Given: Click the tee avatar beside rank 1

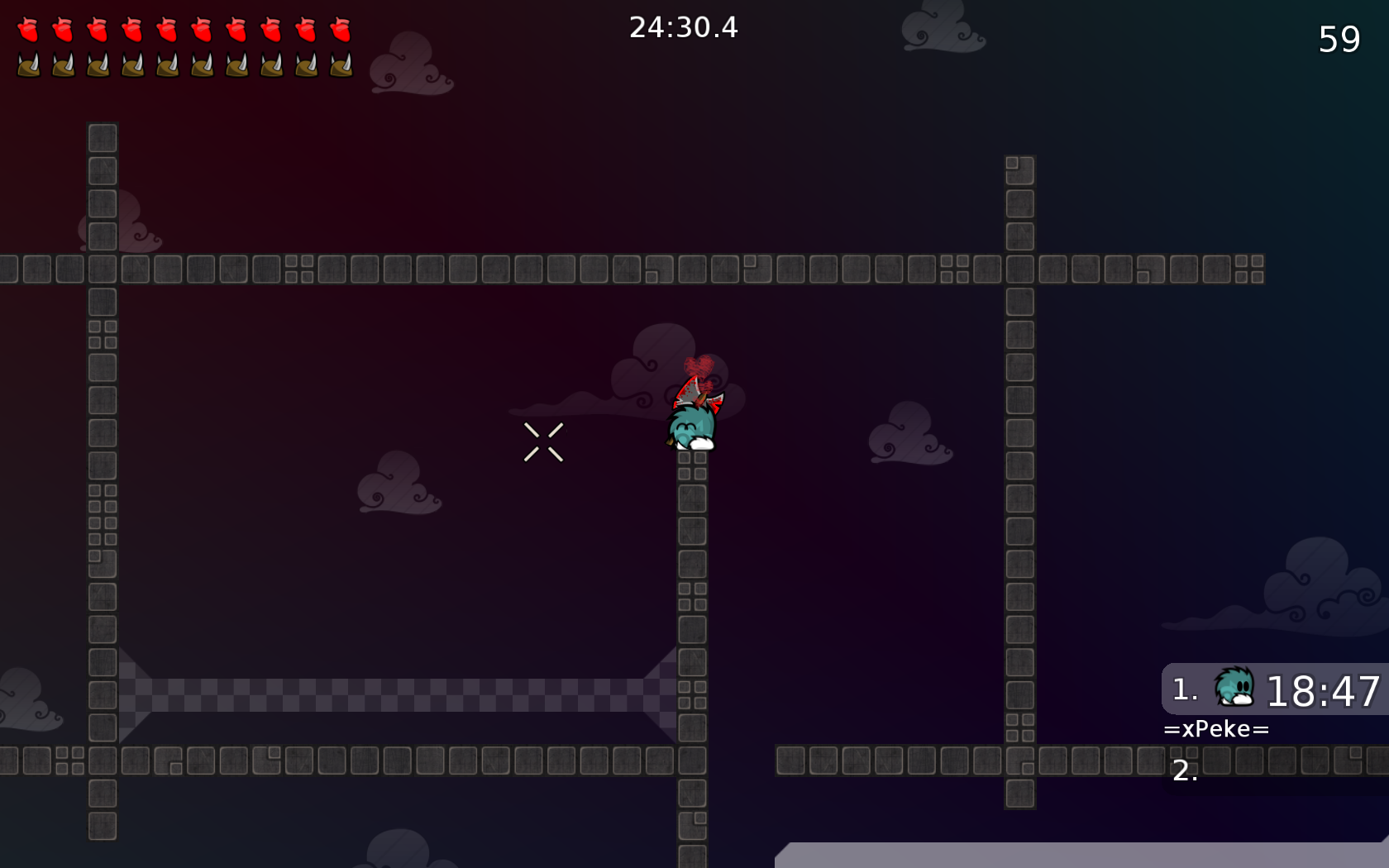Looking at the screenshot, I should 1233,689.
